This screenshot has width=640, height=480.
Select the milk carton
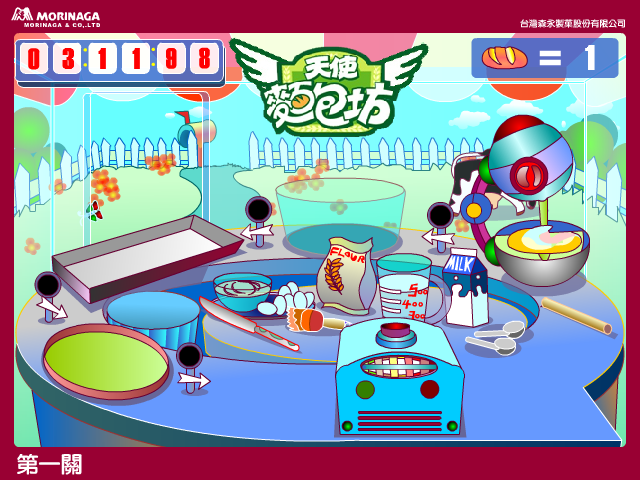tap(465, 288)
